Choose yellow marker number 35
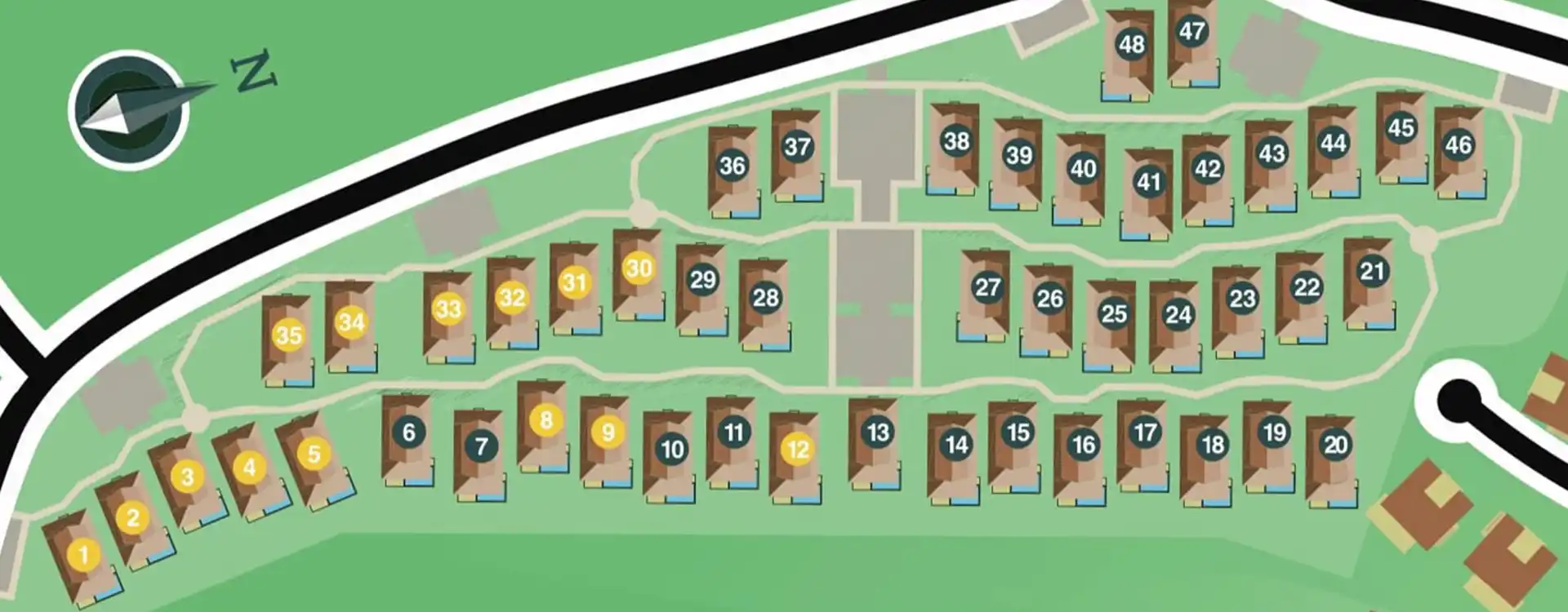Viewport: 1568px width, 612px height. coord(288,335)
